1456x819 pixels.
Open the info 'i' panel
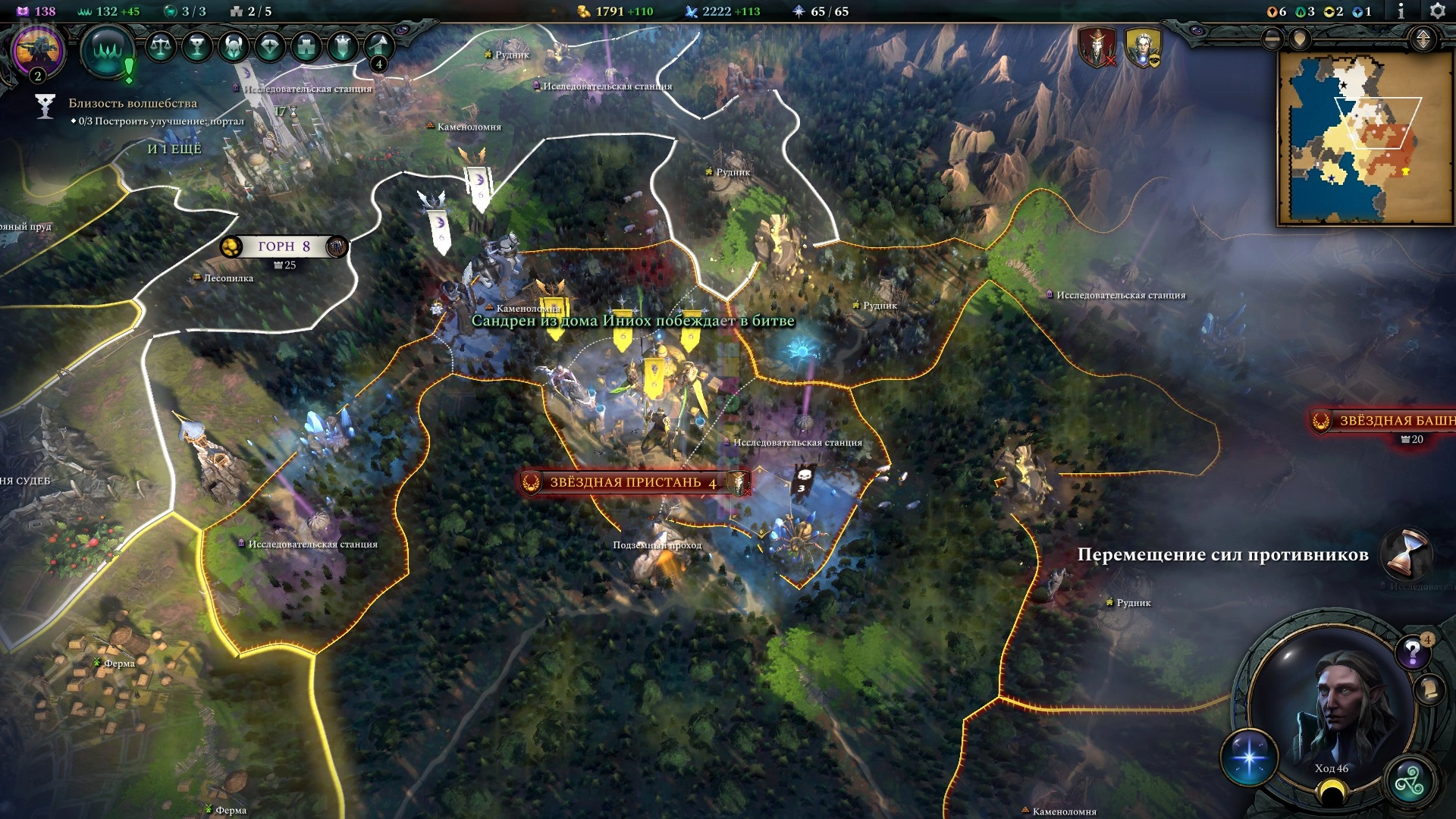click(x=1401, y=11)
